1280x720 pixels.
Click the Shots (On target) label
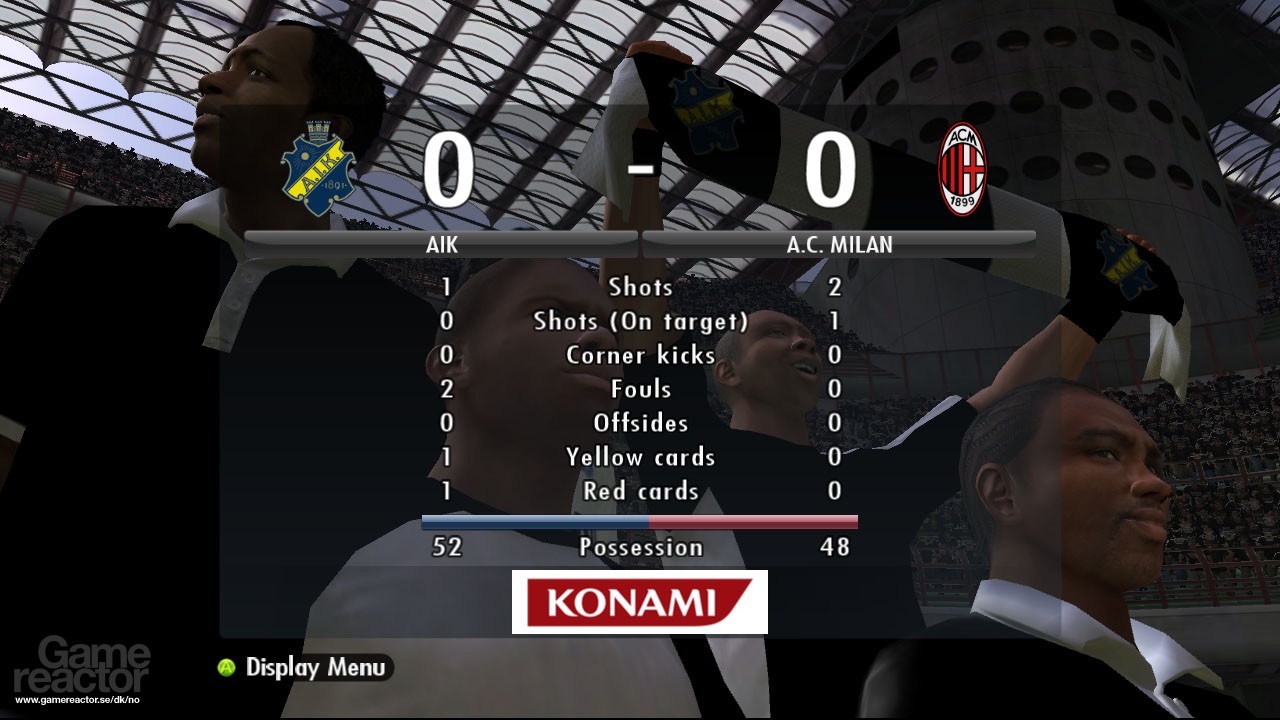(x=640, y=321)
